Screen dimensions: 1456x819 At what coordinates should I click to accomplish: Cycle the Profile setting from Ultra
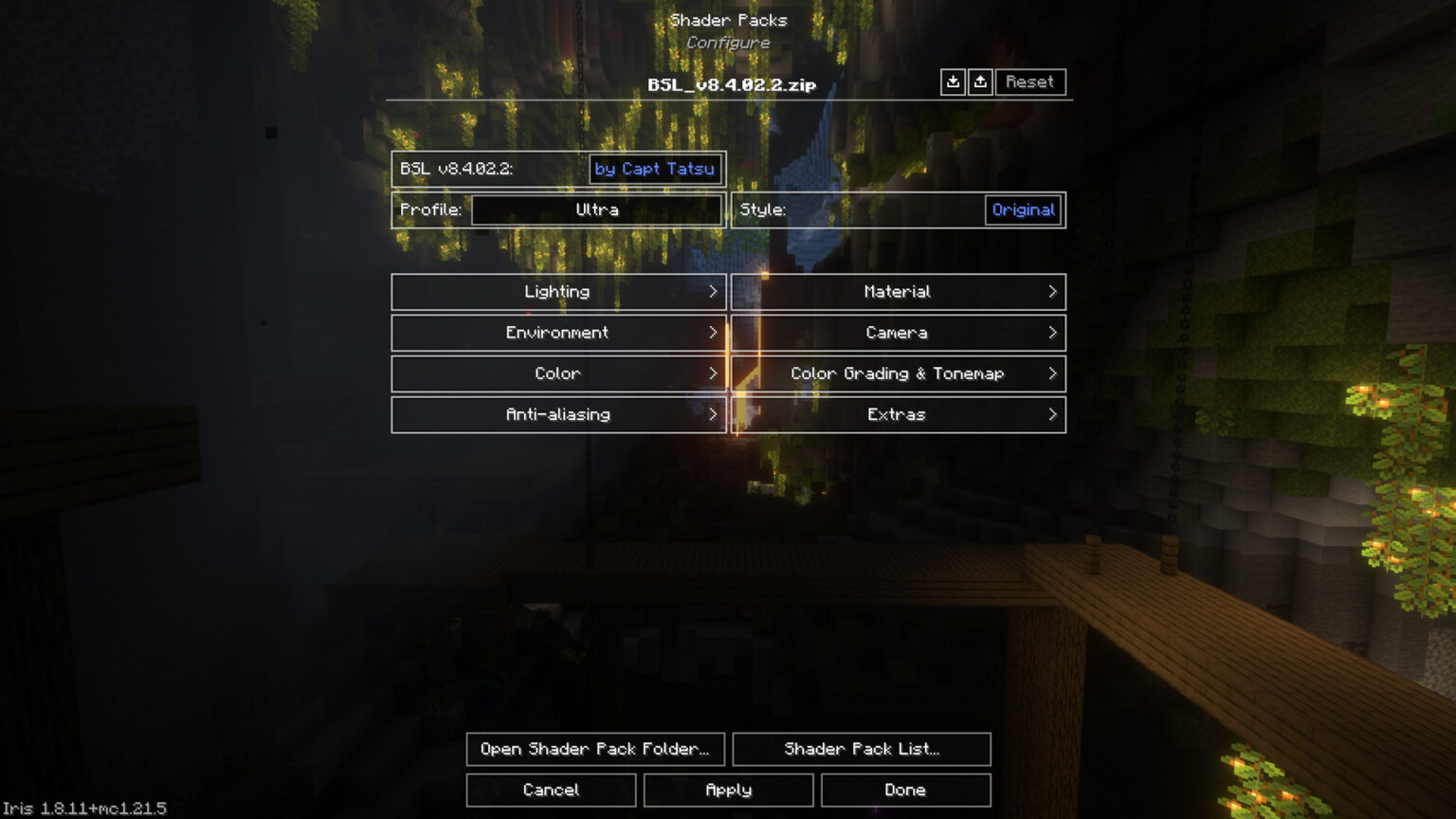[x=596, y=210]
